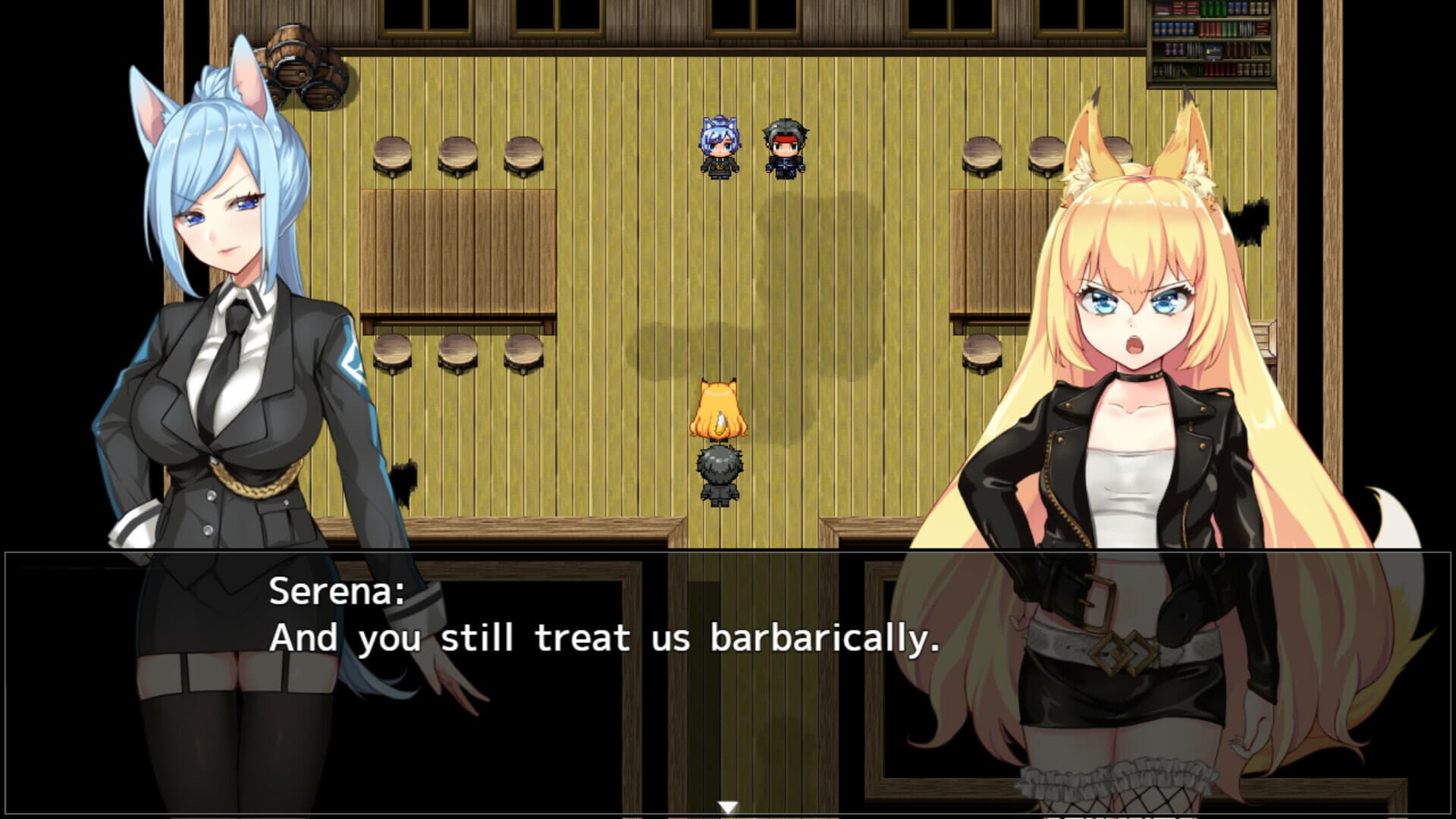This screenshot has width=1456, height=819.
Task: Select the black-haired red-headband character sprite
Action: (783, 148)
